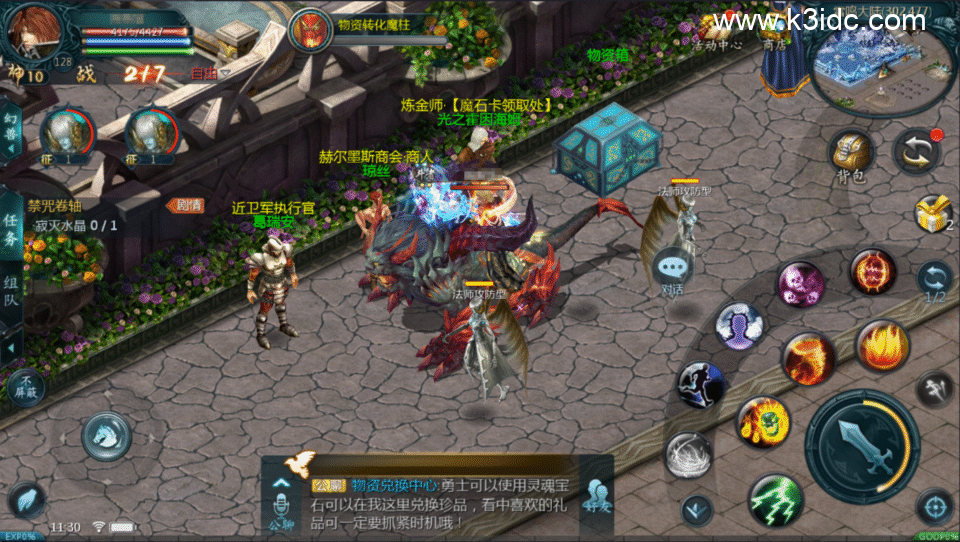Open the 背包 backpack
The height and width of the screenshot is (542, 960).
tap(850, 156)
